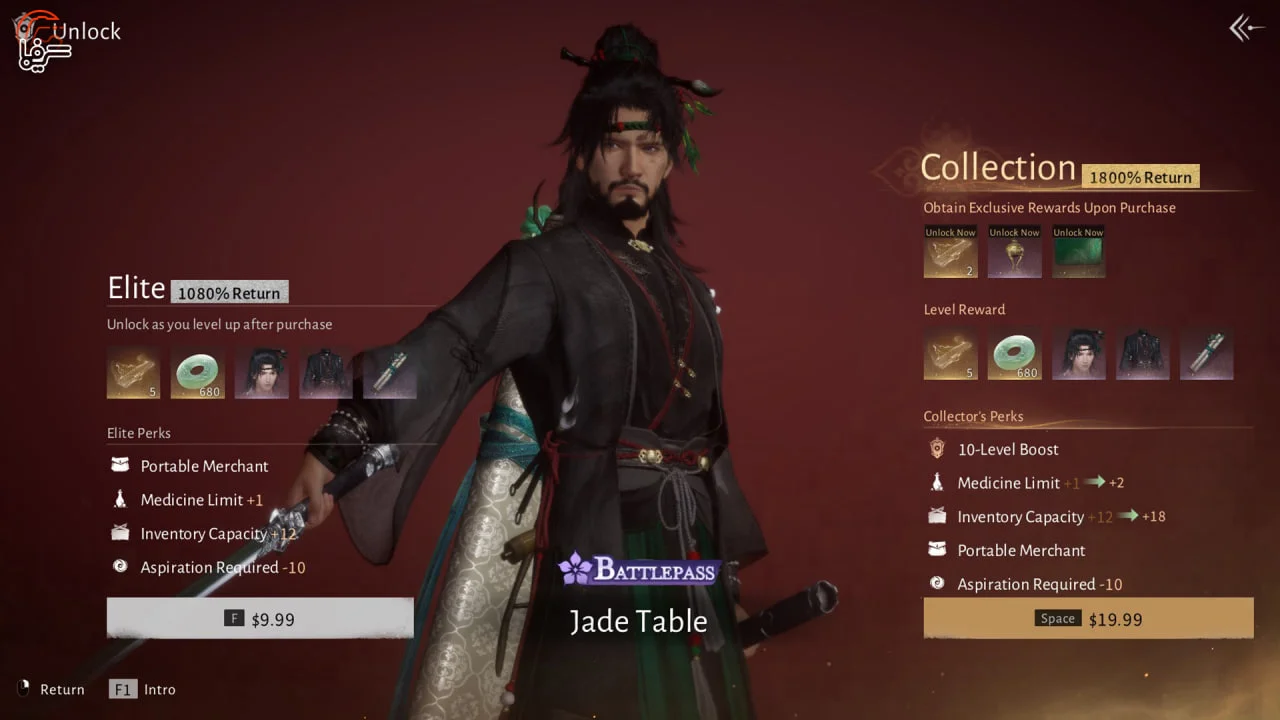Select the black robe in Collection Level Reward
This screenshot has width=1280, height=720.
click(x=1142, y=354)
